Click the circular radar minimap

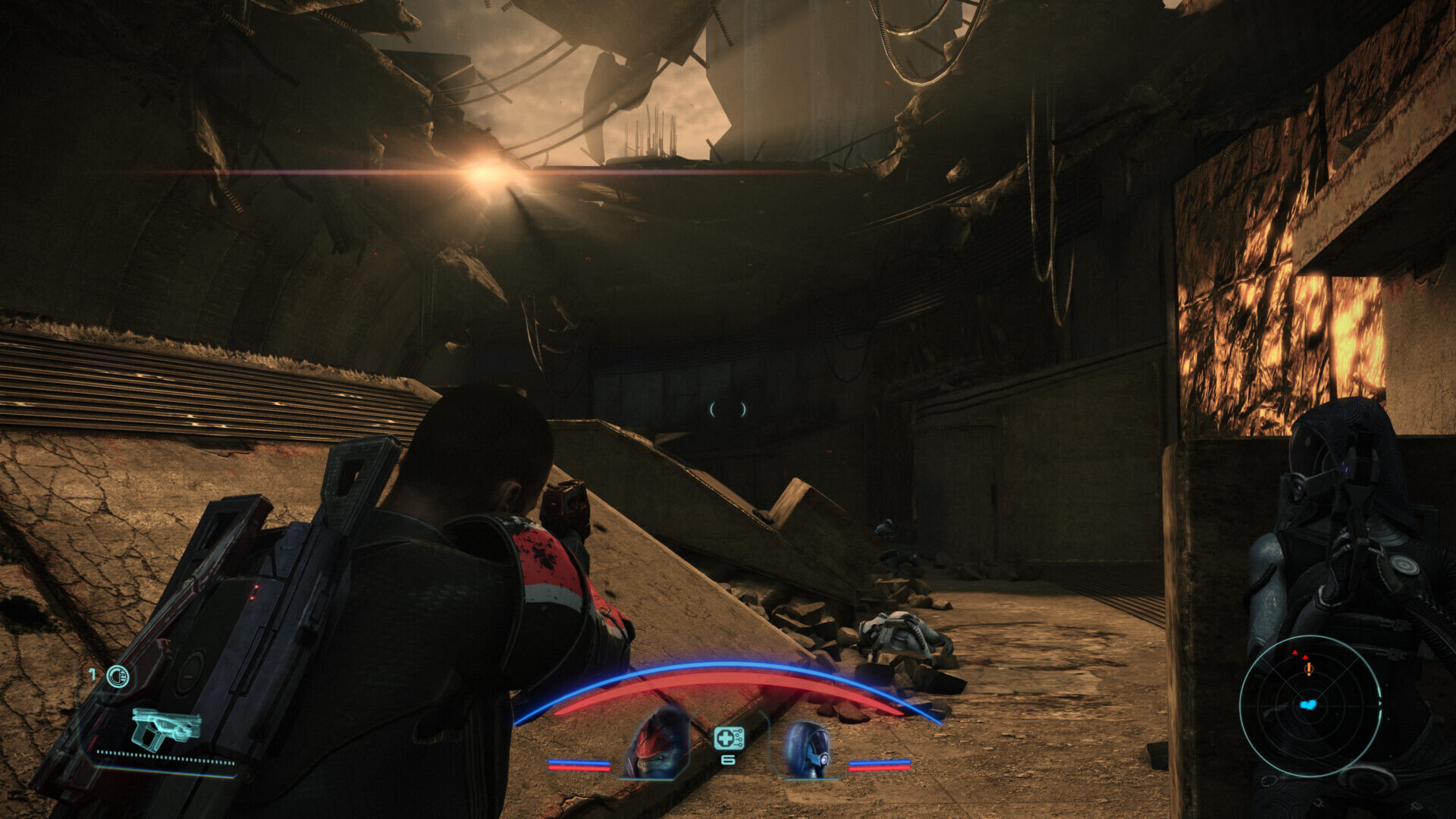coord(1310,706)
